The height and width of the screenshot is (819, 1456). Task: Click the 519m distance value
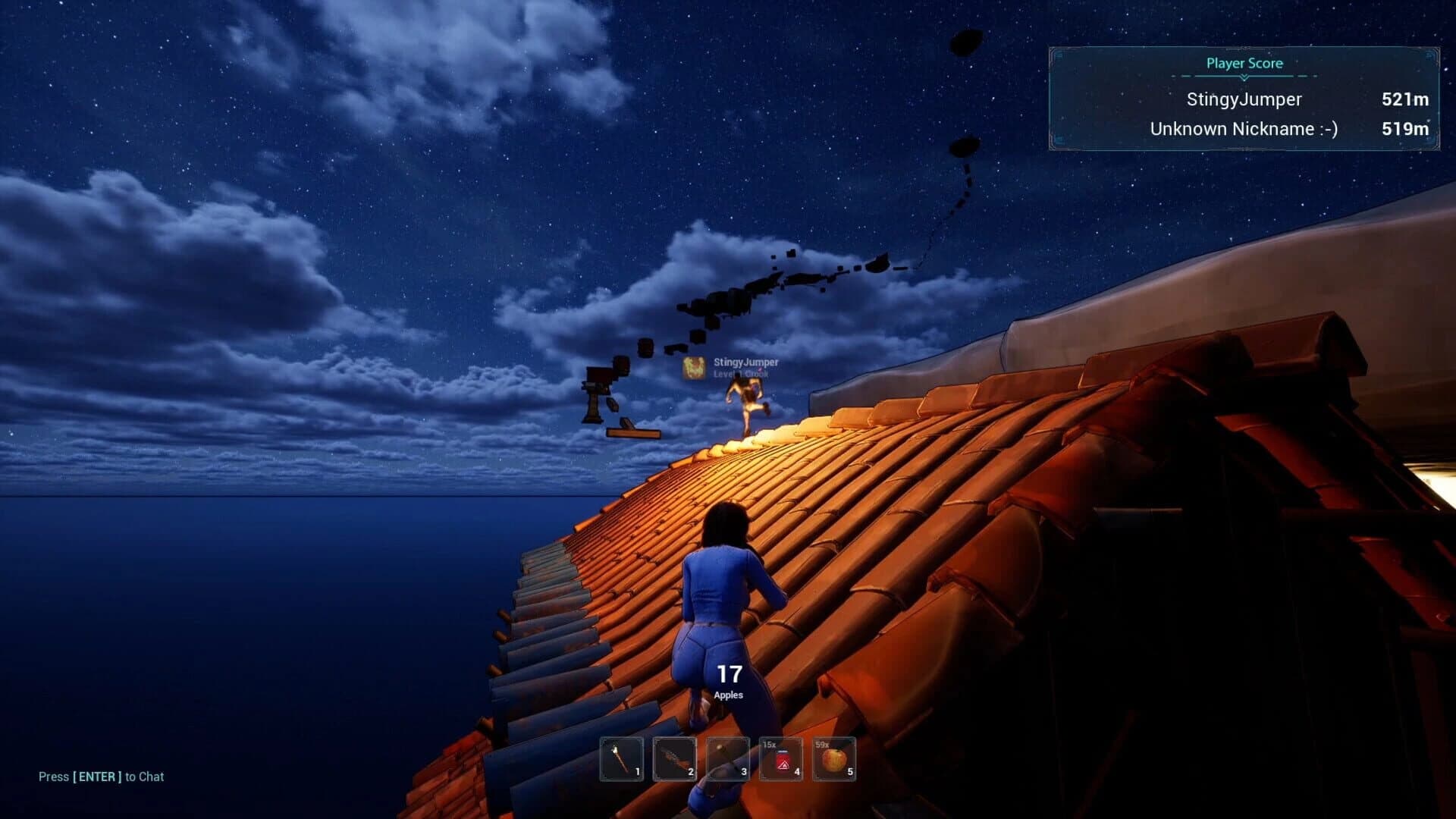coord(1407,129)
